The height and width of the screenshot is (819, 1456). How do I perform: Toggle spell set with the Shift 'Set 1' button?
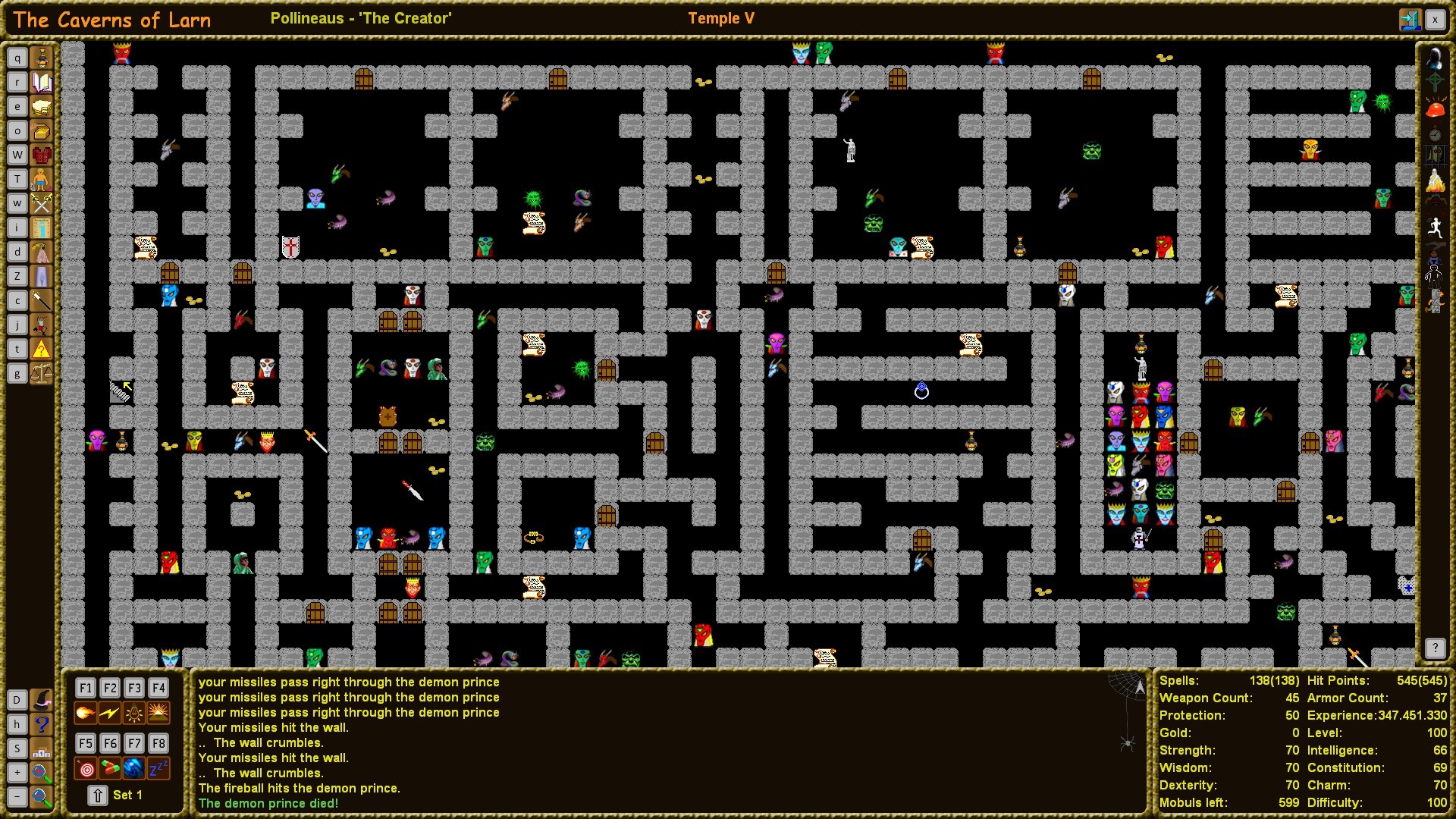pos(97,795)
